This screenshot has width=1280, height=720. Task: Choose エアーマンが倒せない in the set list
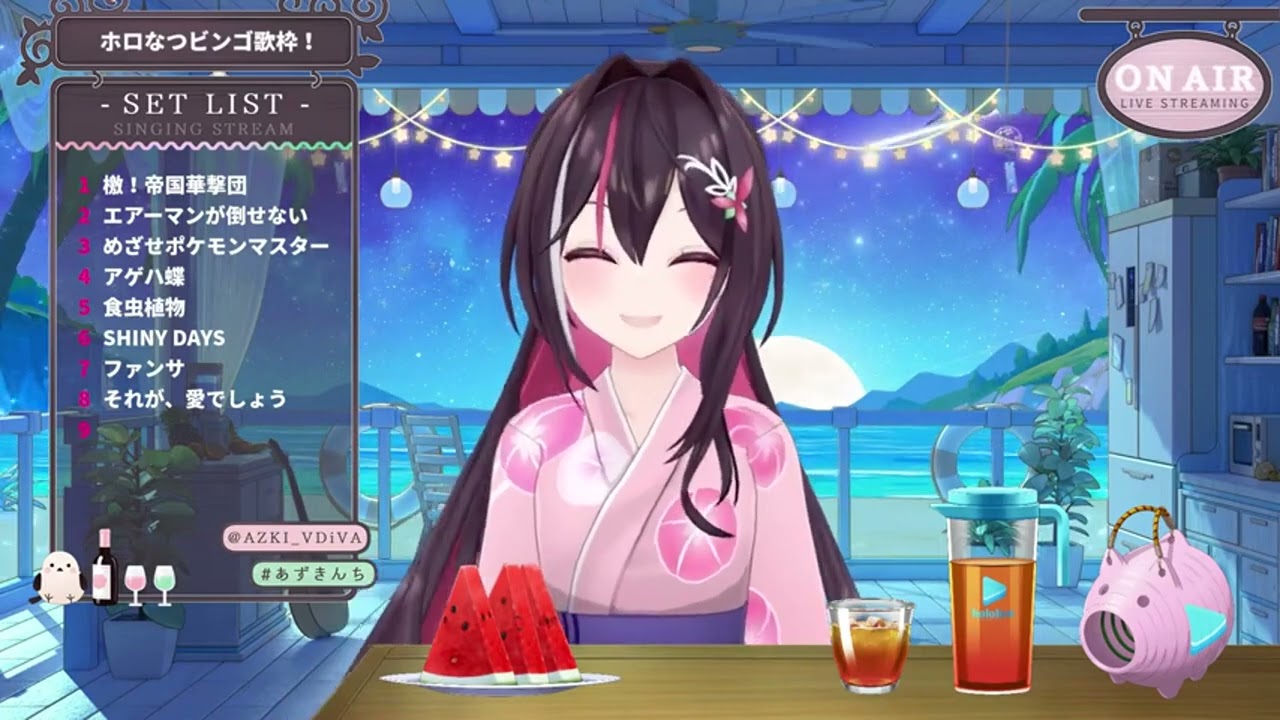pyautogui.click(x=205, y=215)
